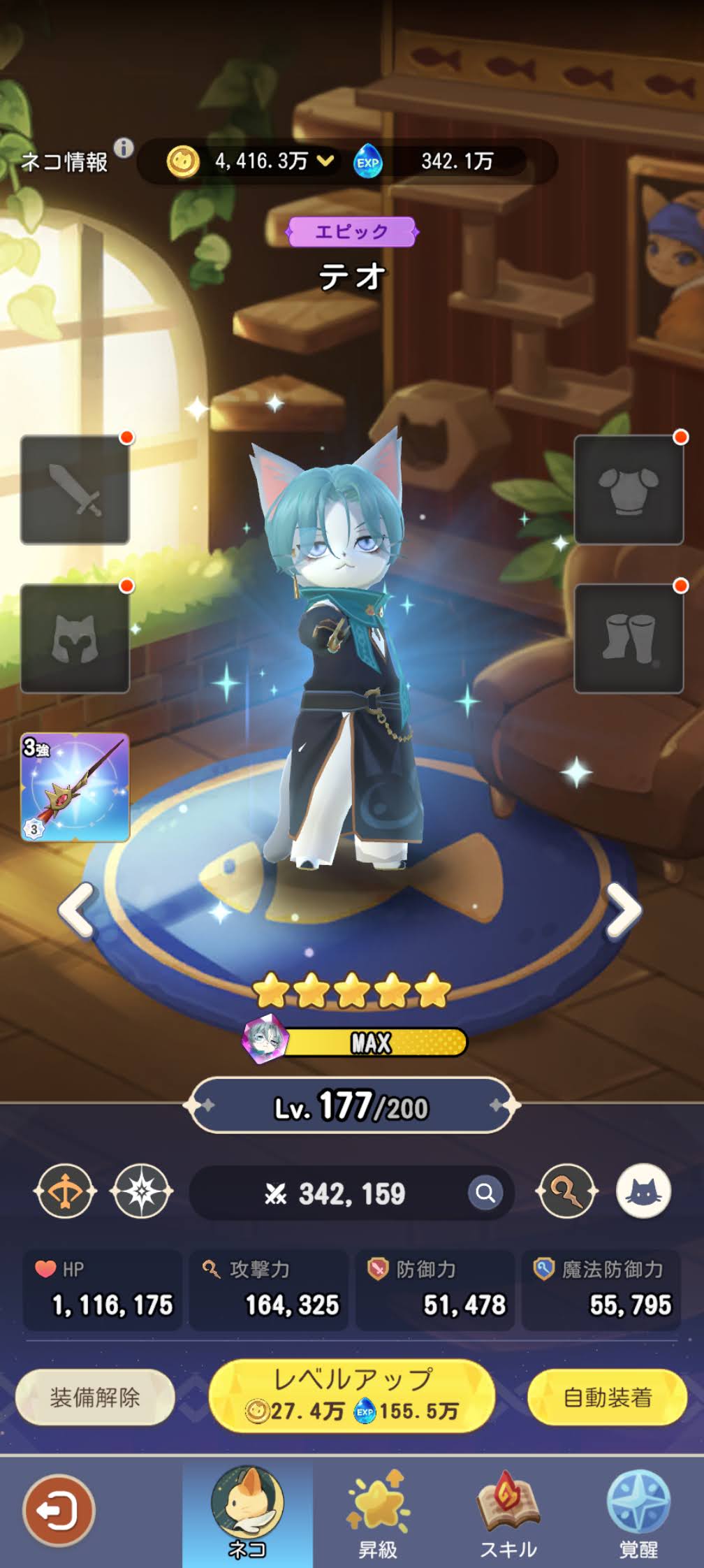Screen dimensions: 704x1568
Task: Switch to the スキル tab
Action: click(x=508, y=1513)
